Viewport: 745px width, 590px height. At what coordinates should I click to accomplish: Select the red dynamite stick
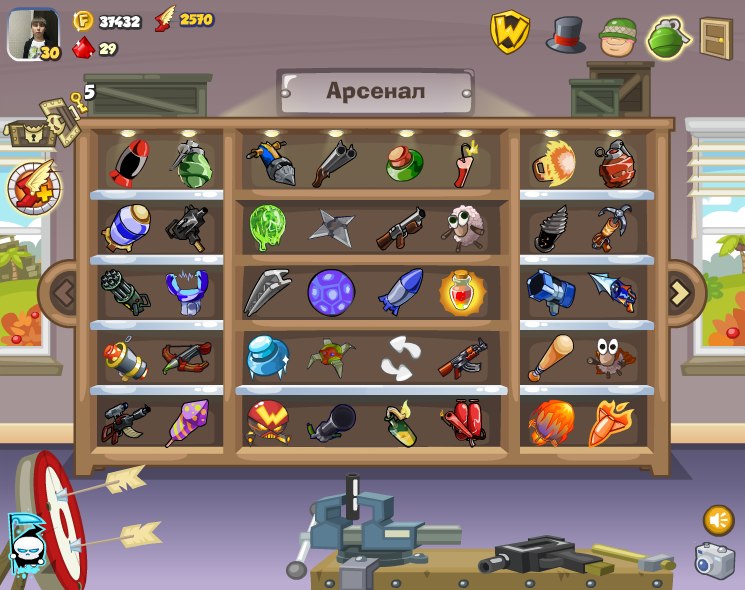pos(464,164)
